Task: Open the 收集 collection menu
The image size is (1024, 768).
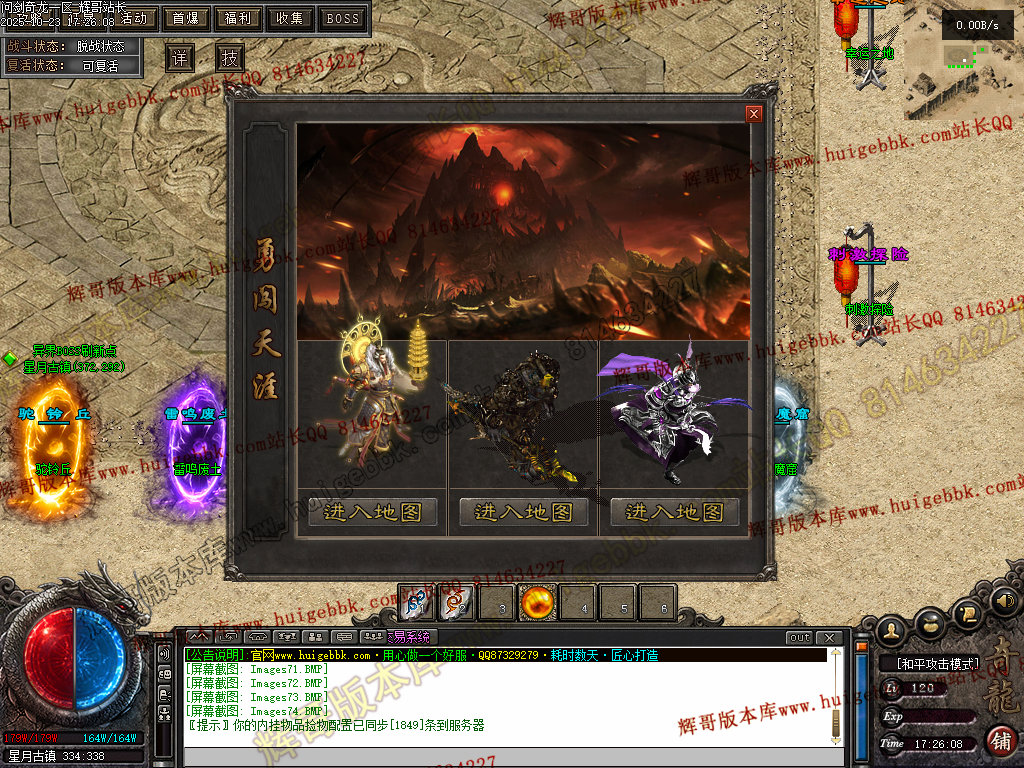Action: 290,18
